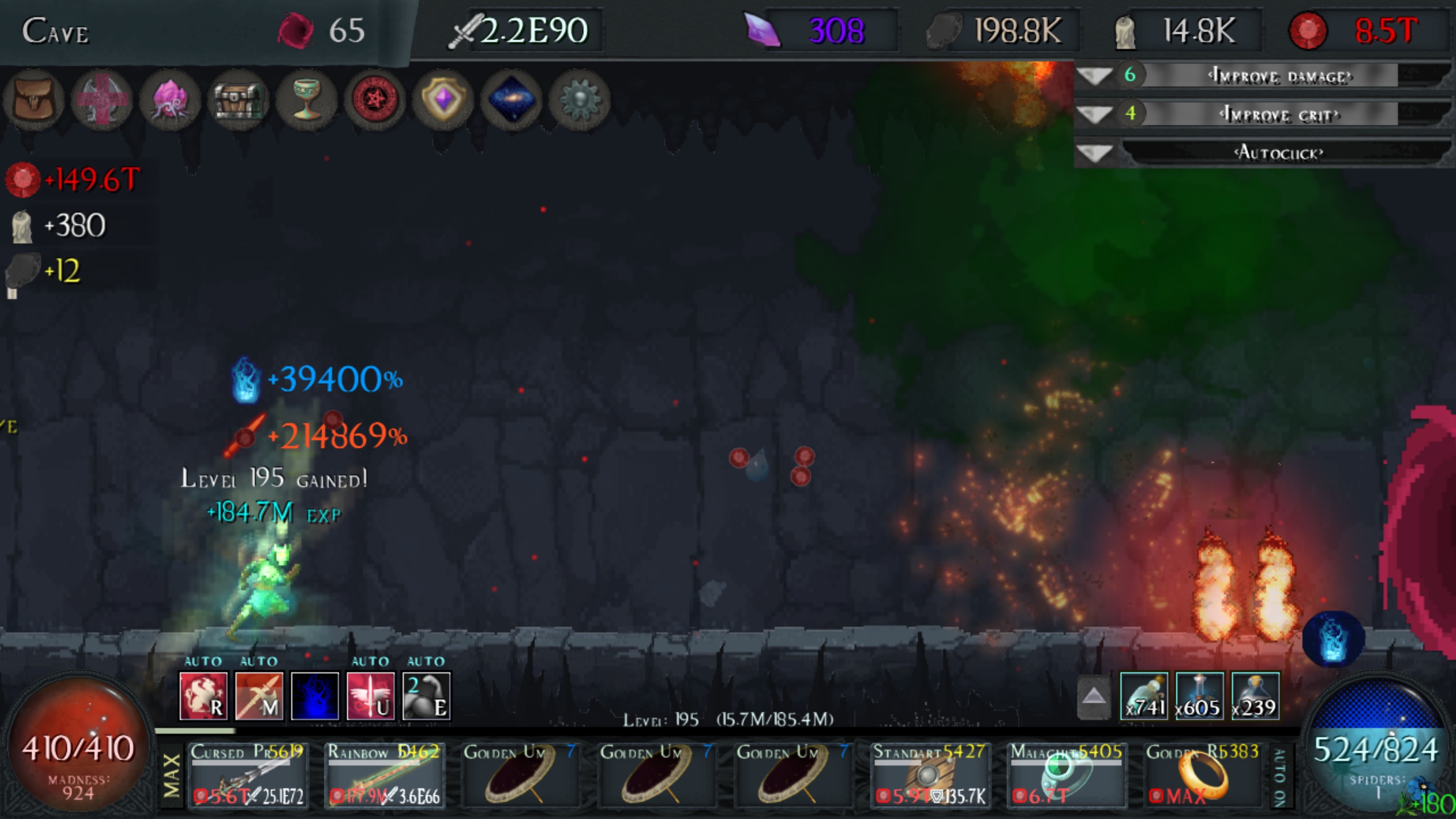Trigger the winged sword skill marked U

pyautogui.click(x=370, y=696)
